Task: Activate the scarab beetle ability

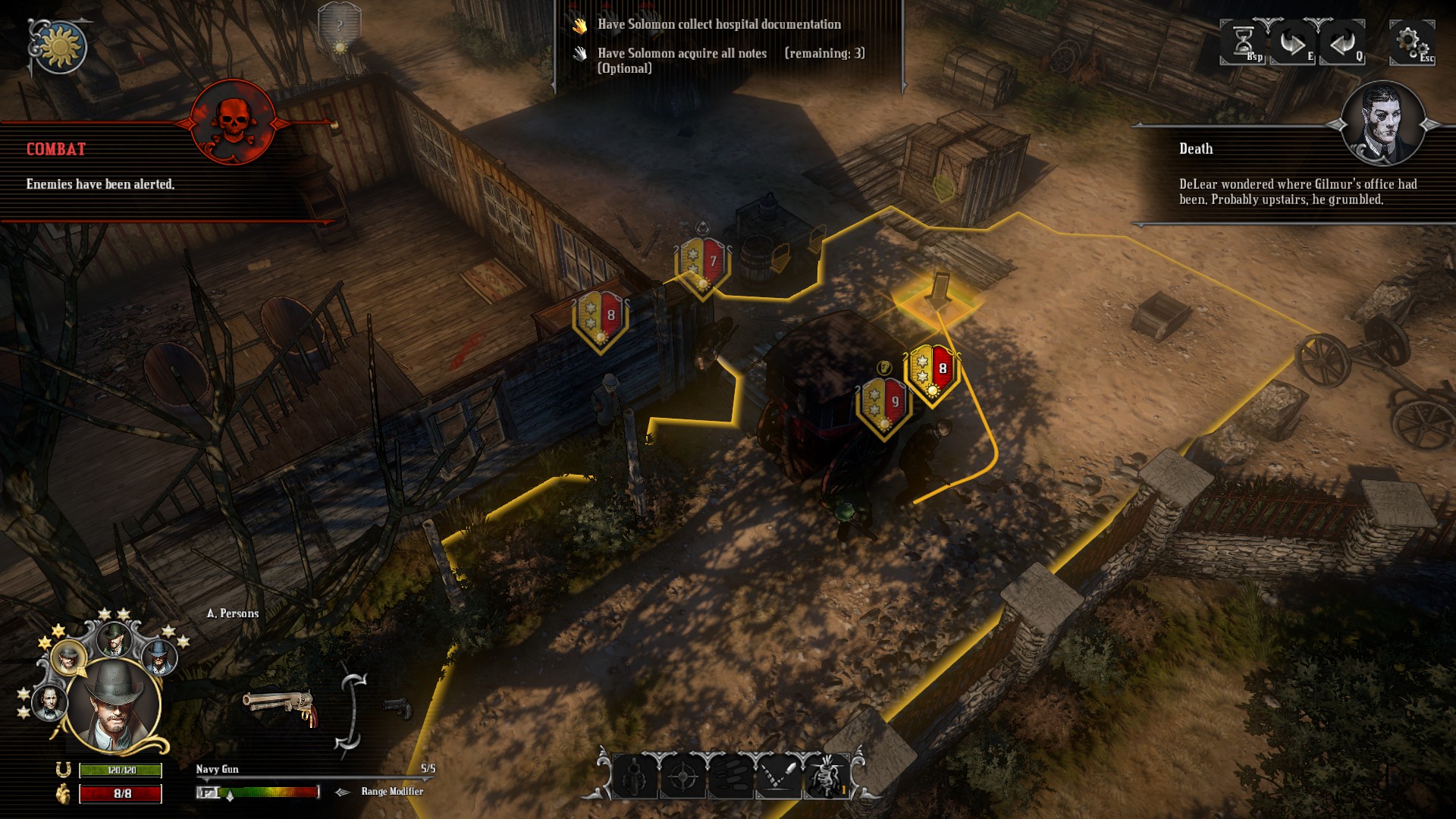Action: click(827, 776)
